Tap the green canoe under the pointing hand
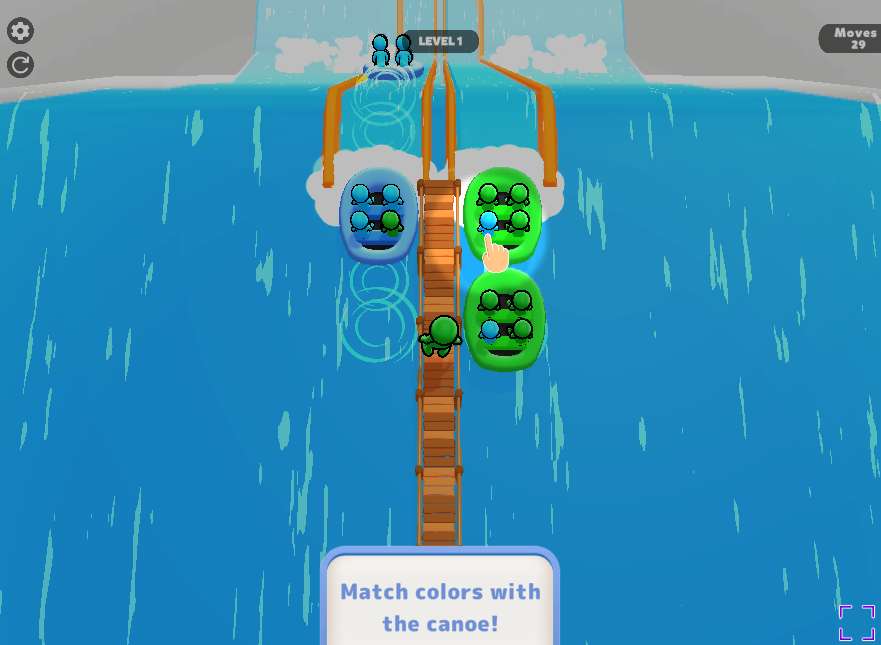The image size is (881, 645). [503, 209]
